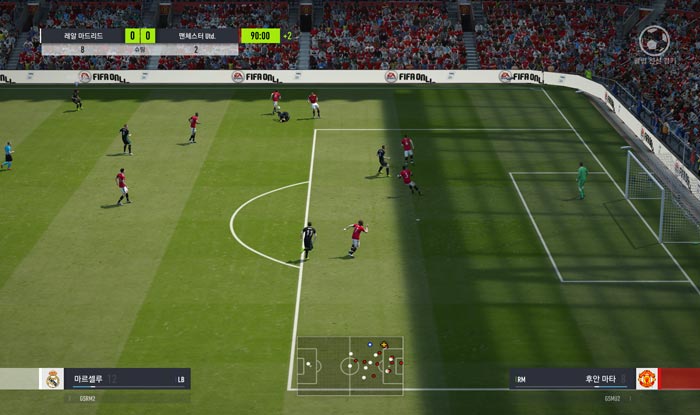
Task: Click the soccer ball icon in the corner
Action: click(x=654, y=40)
